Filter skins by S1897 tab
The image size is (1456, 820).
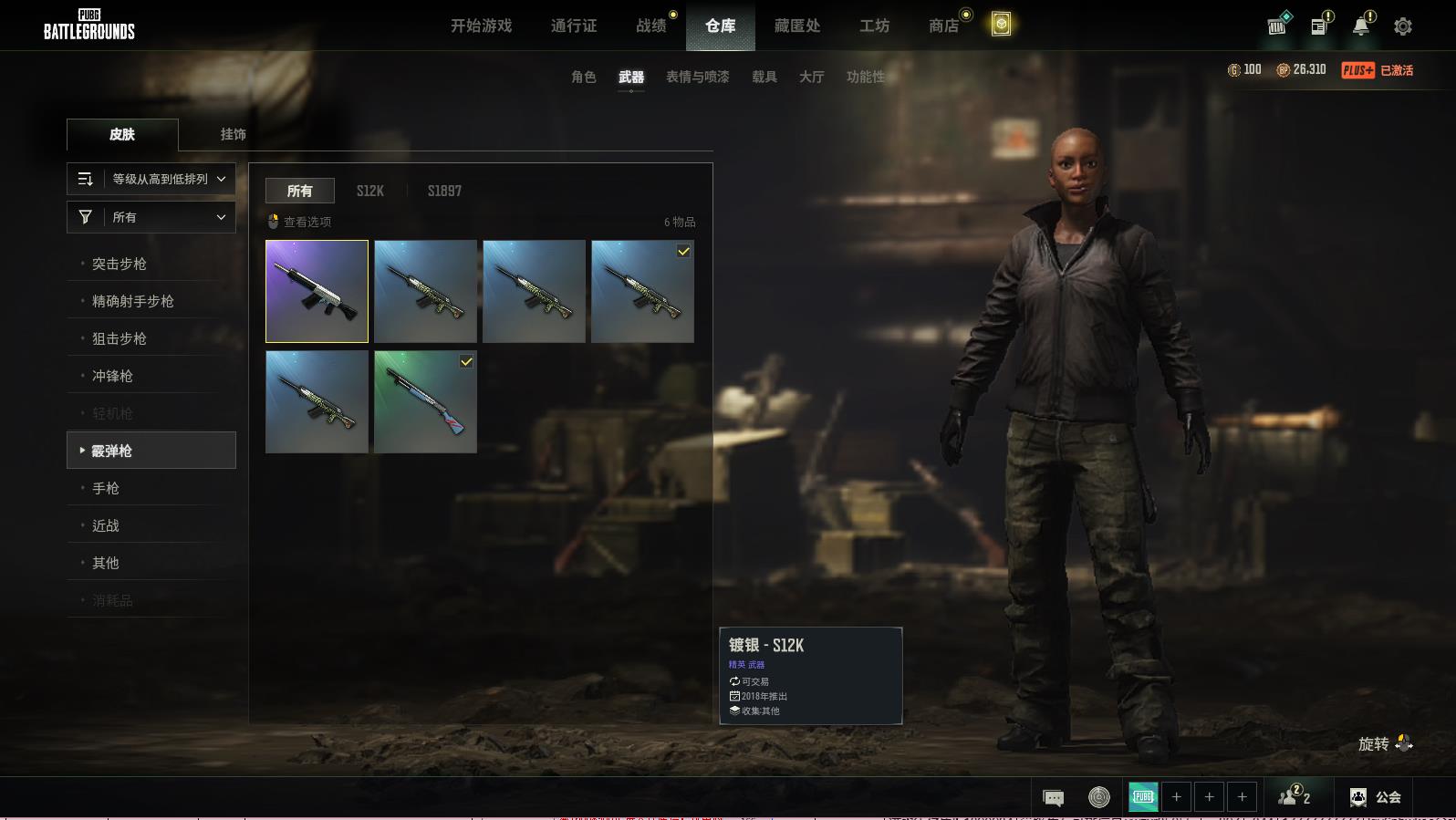coord(444,191)
